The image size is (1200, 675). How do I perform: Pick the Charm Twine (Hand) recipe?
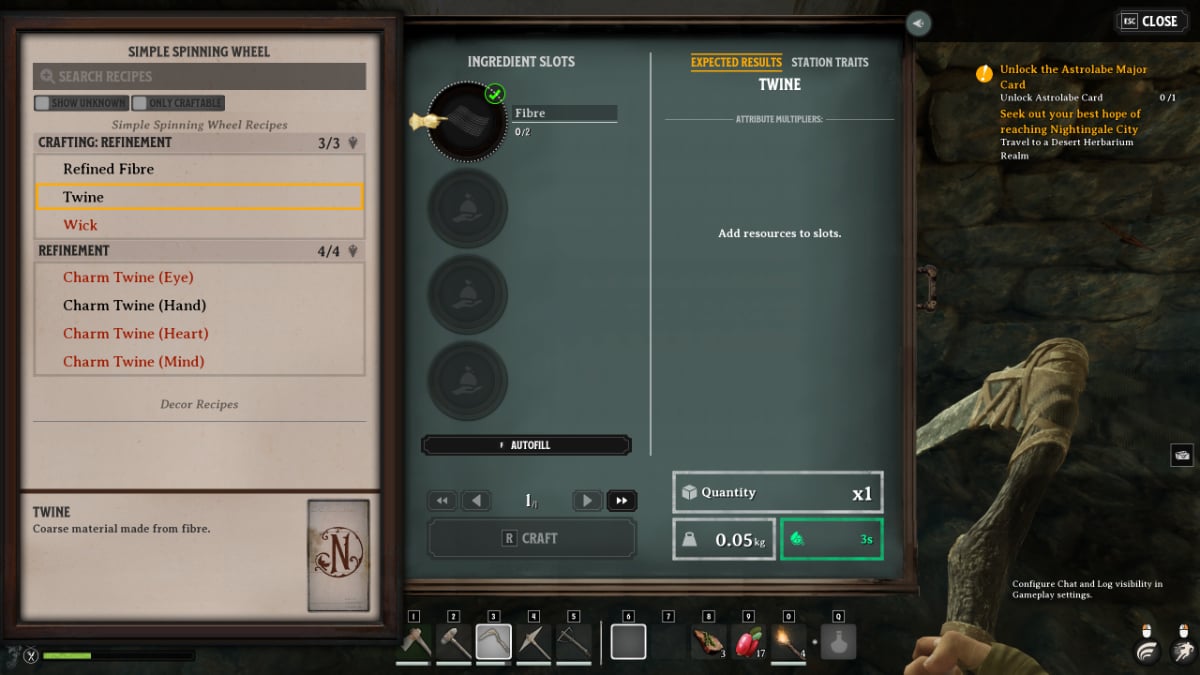[x=134, y=305]
